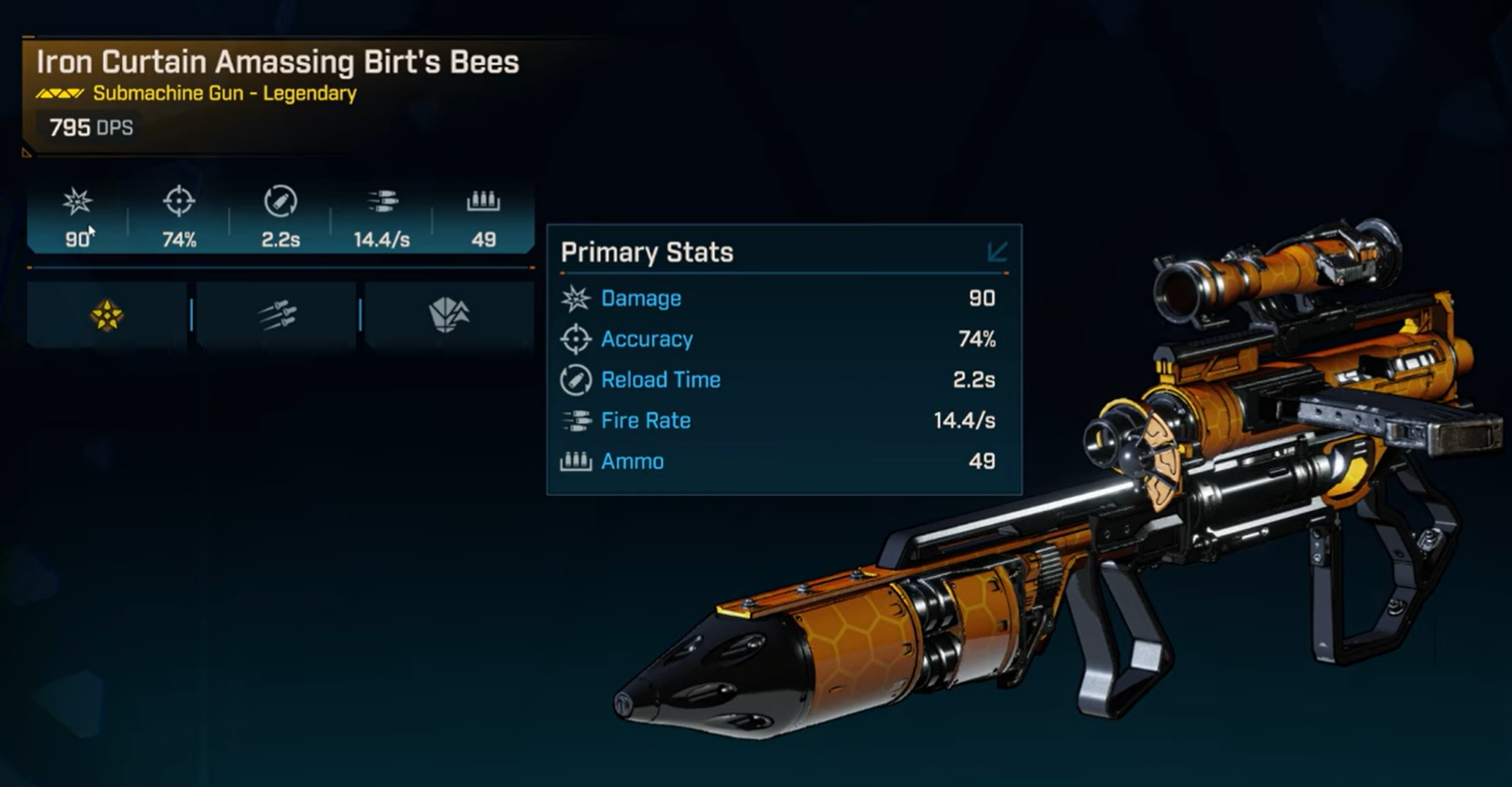
Task: Collapse the Primary Stats panel arrow
Action: (x=997, y=252)
